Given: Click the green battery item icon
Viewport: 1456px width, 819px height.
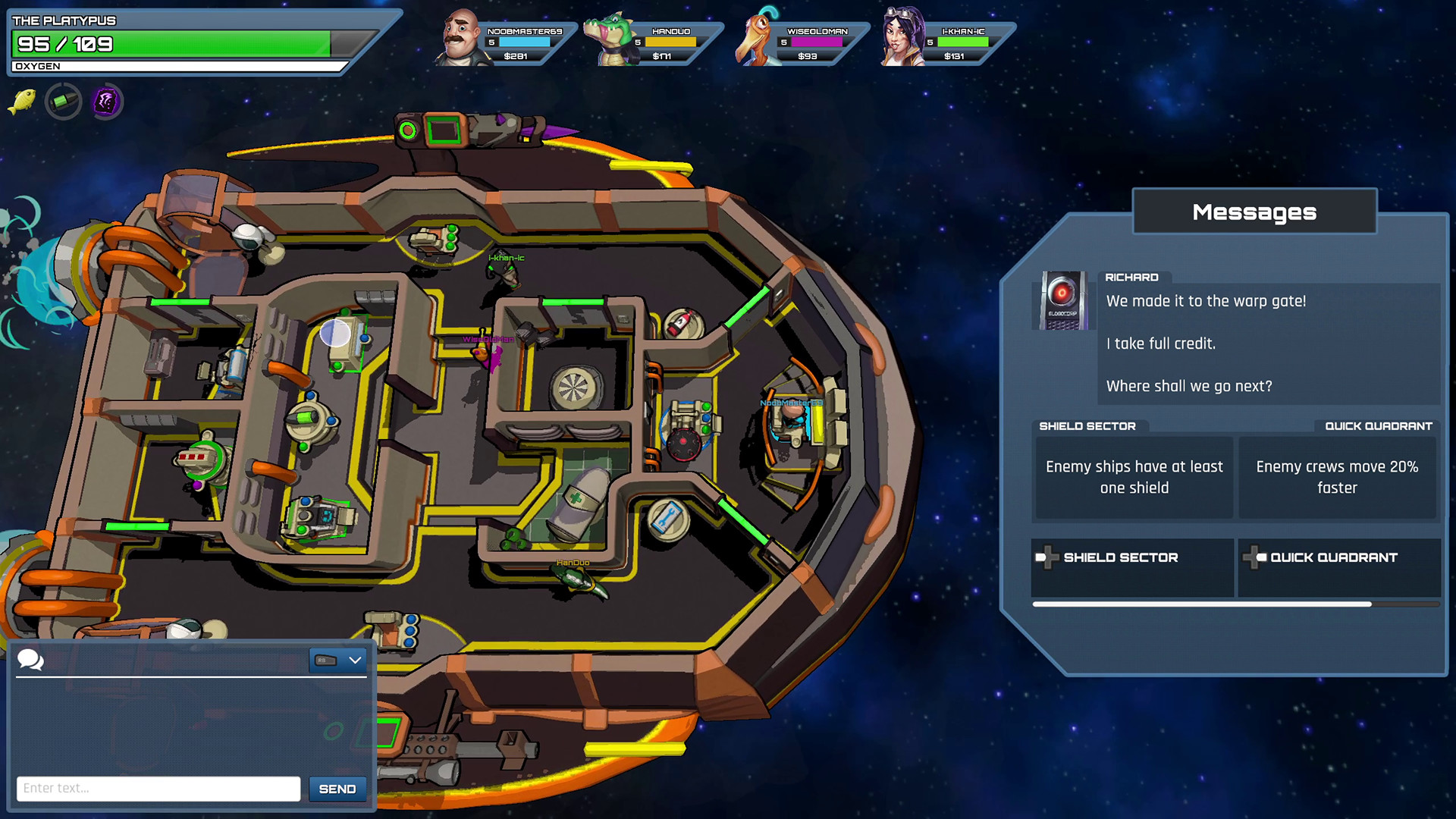Looking at the screenshot, I should coord(63,101).
